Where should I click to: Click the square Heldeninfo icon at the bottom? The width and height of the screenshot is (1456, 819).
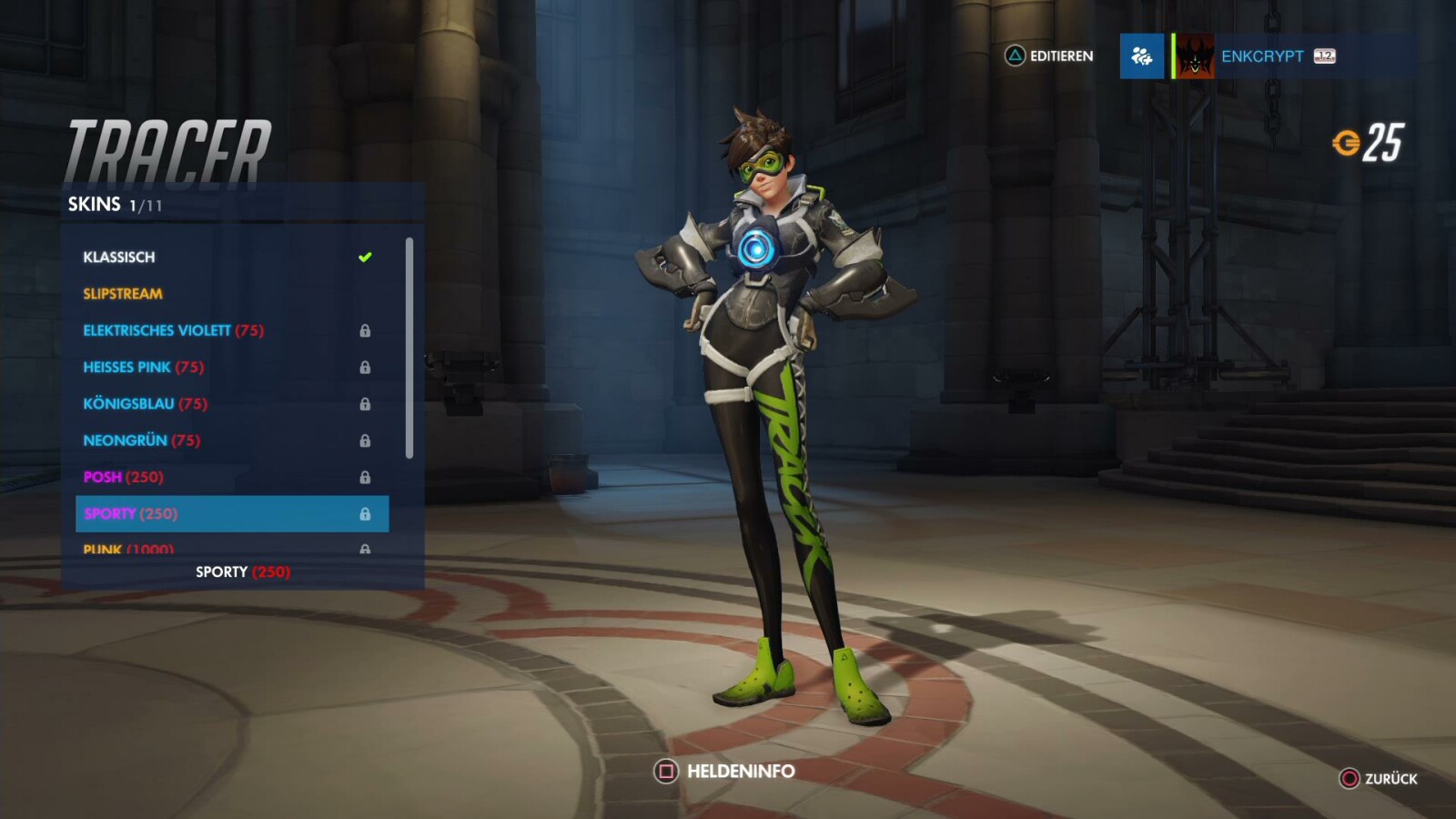click(665, 770)
